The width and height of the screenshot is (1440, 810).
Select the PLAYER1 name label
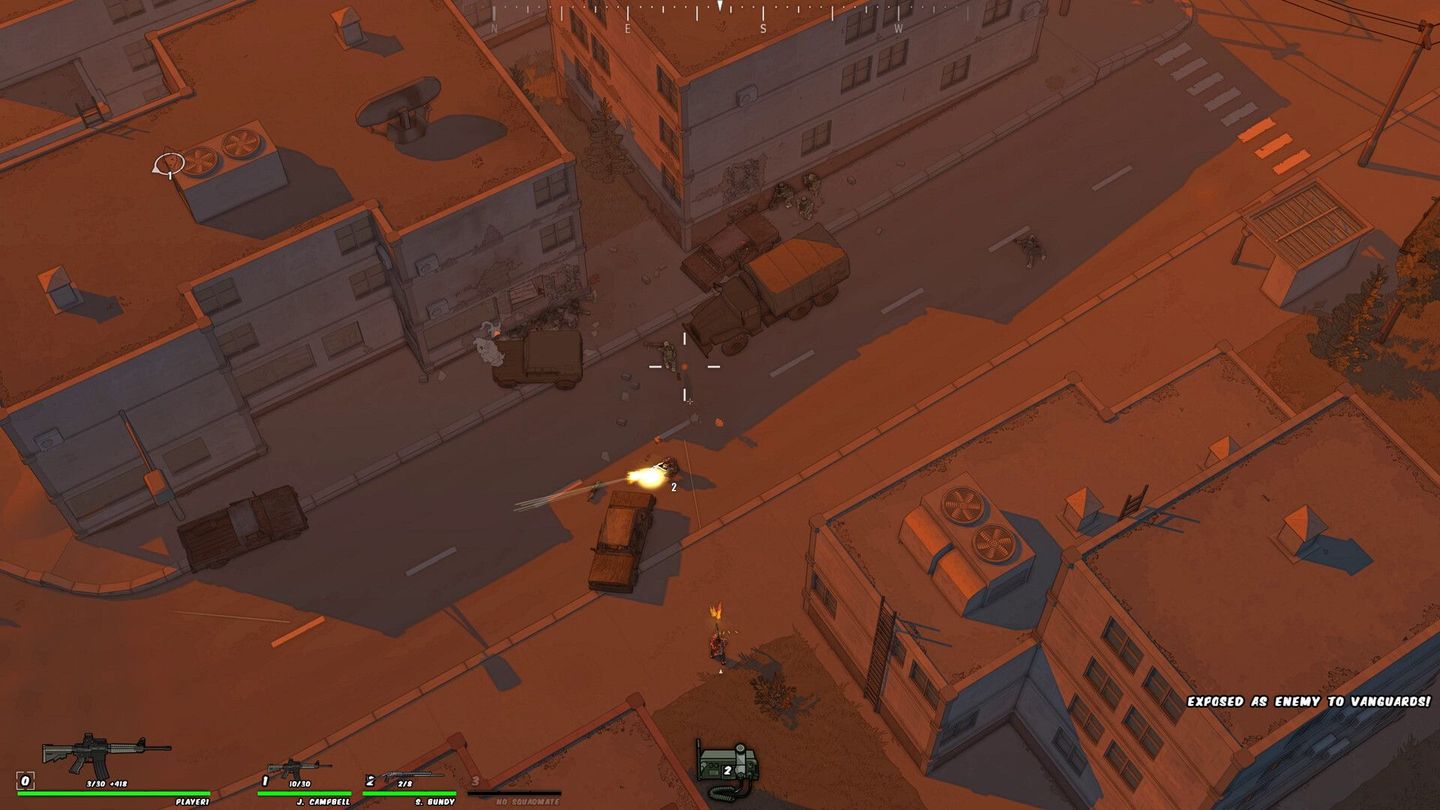click(x=193, y=802)
